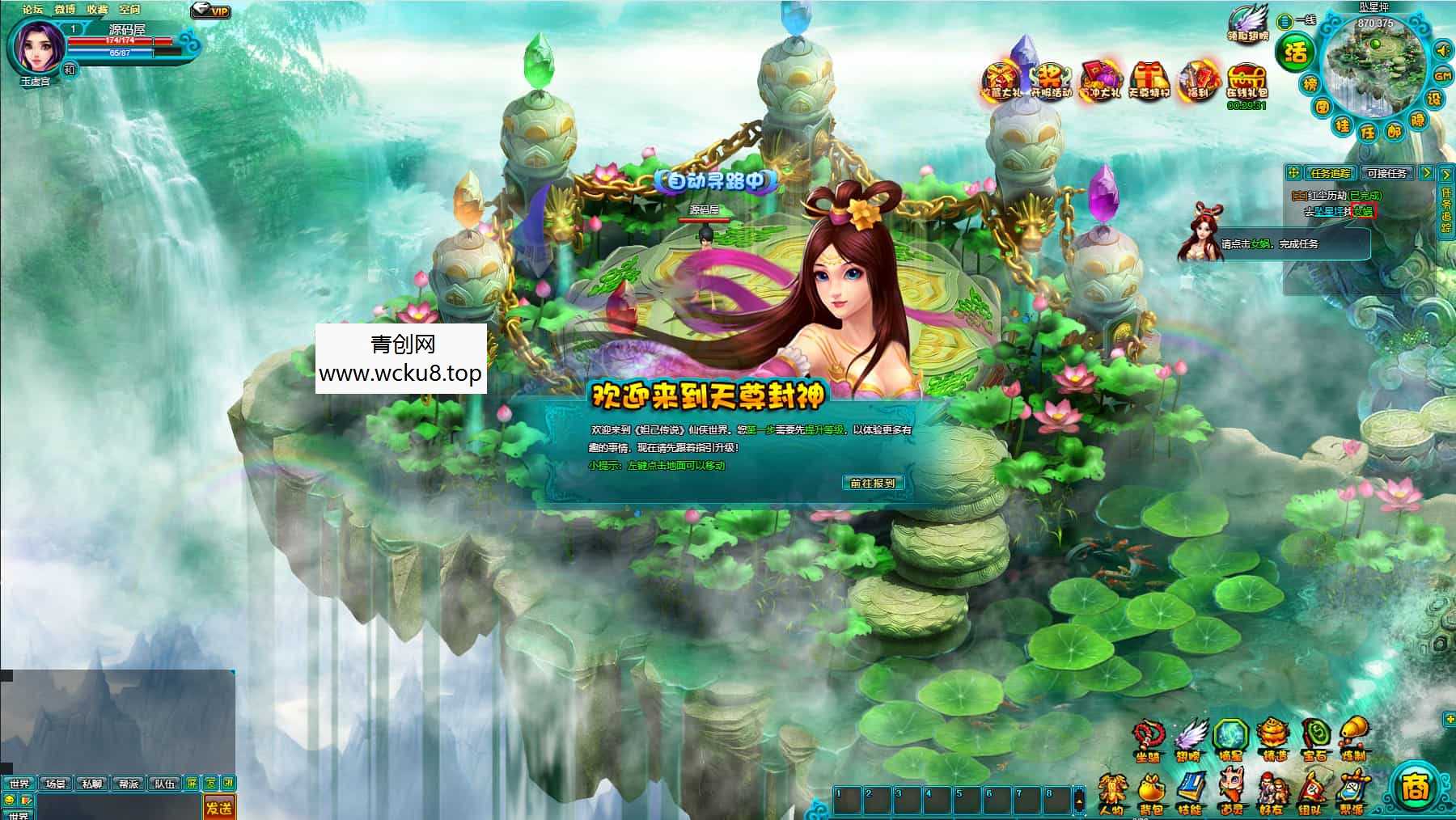The height and width of the screenshot is (820, 1456).
Task: Open the 邮 mail icon near the minimap
Action: click(1396, 130)
